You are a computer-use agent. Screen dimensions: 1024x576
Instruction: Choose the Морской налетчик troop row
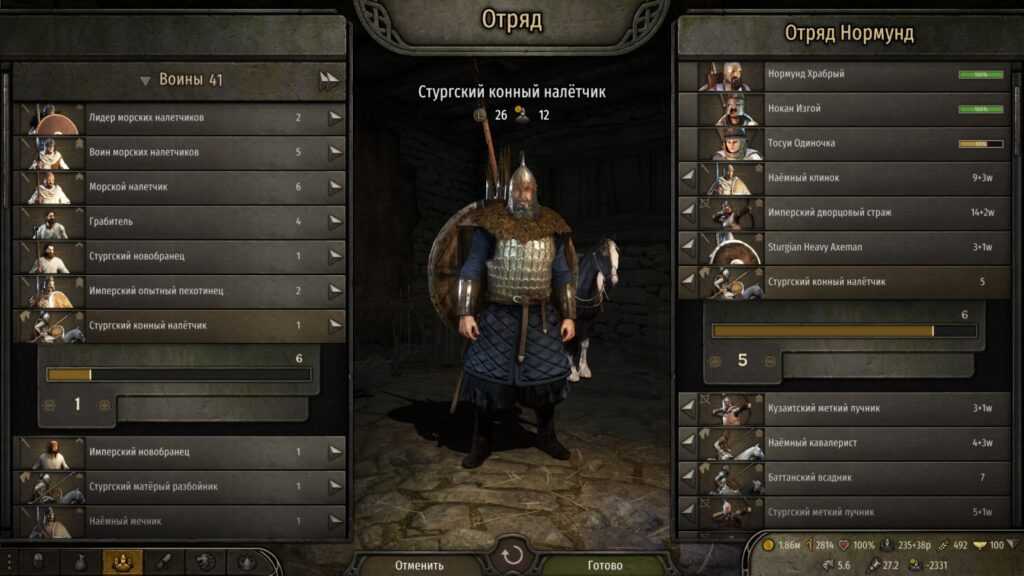pos(180,187)
